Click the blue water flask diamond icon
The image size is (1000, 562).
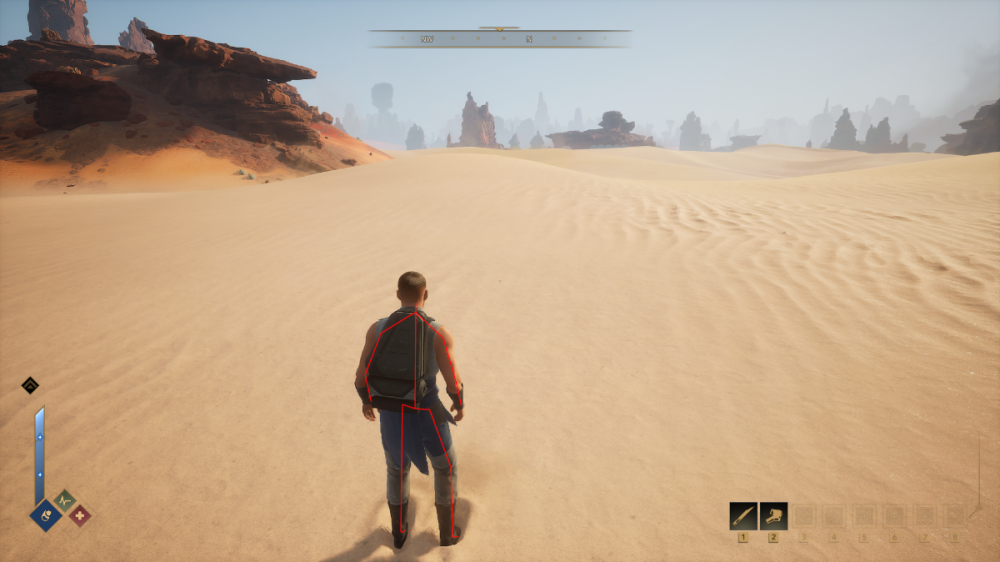point(46,515)
